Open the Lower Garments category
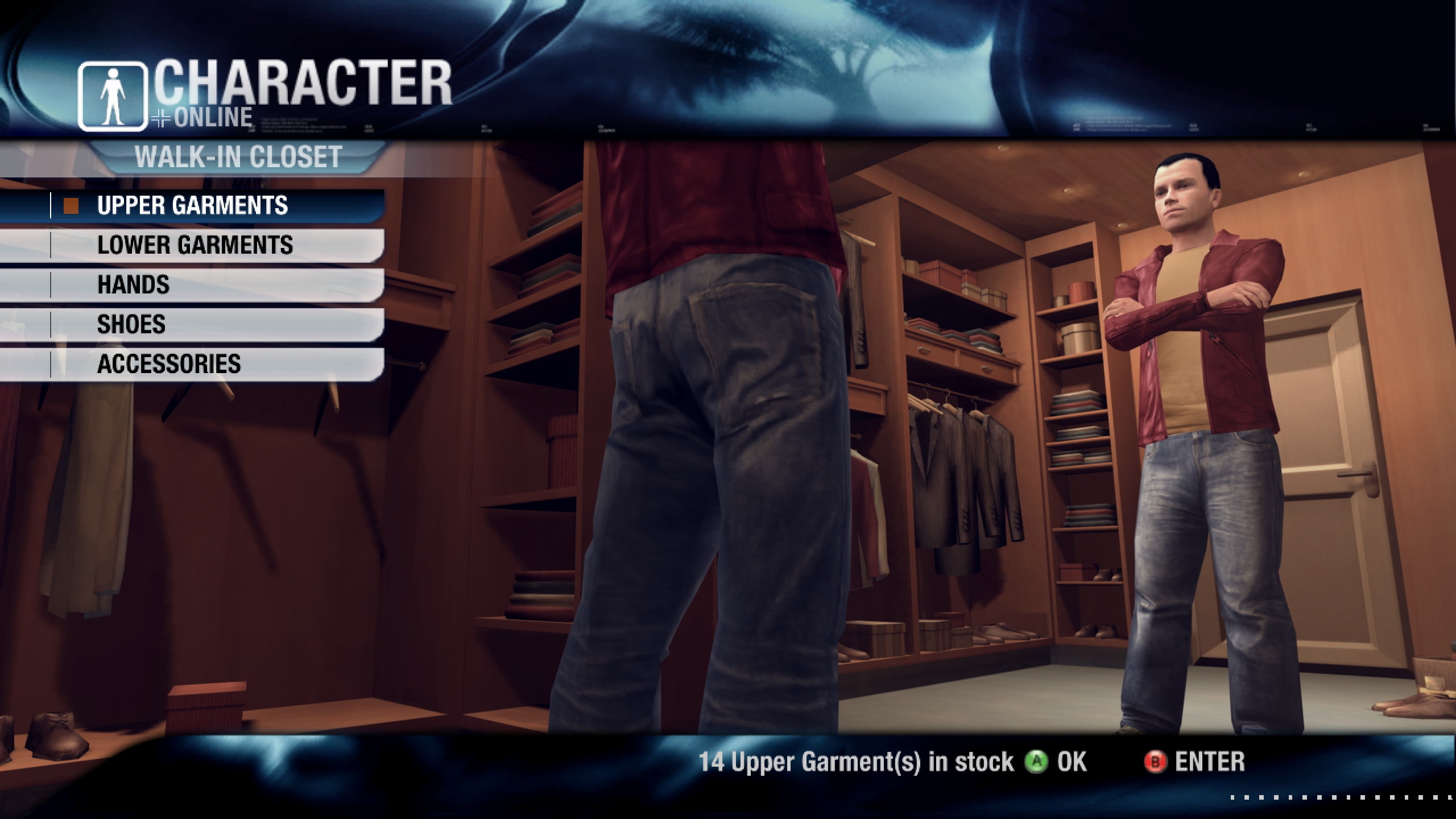The image size is (1456, 819). pyautogui.click(x=195, y=245)
